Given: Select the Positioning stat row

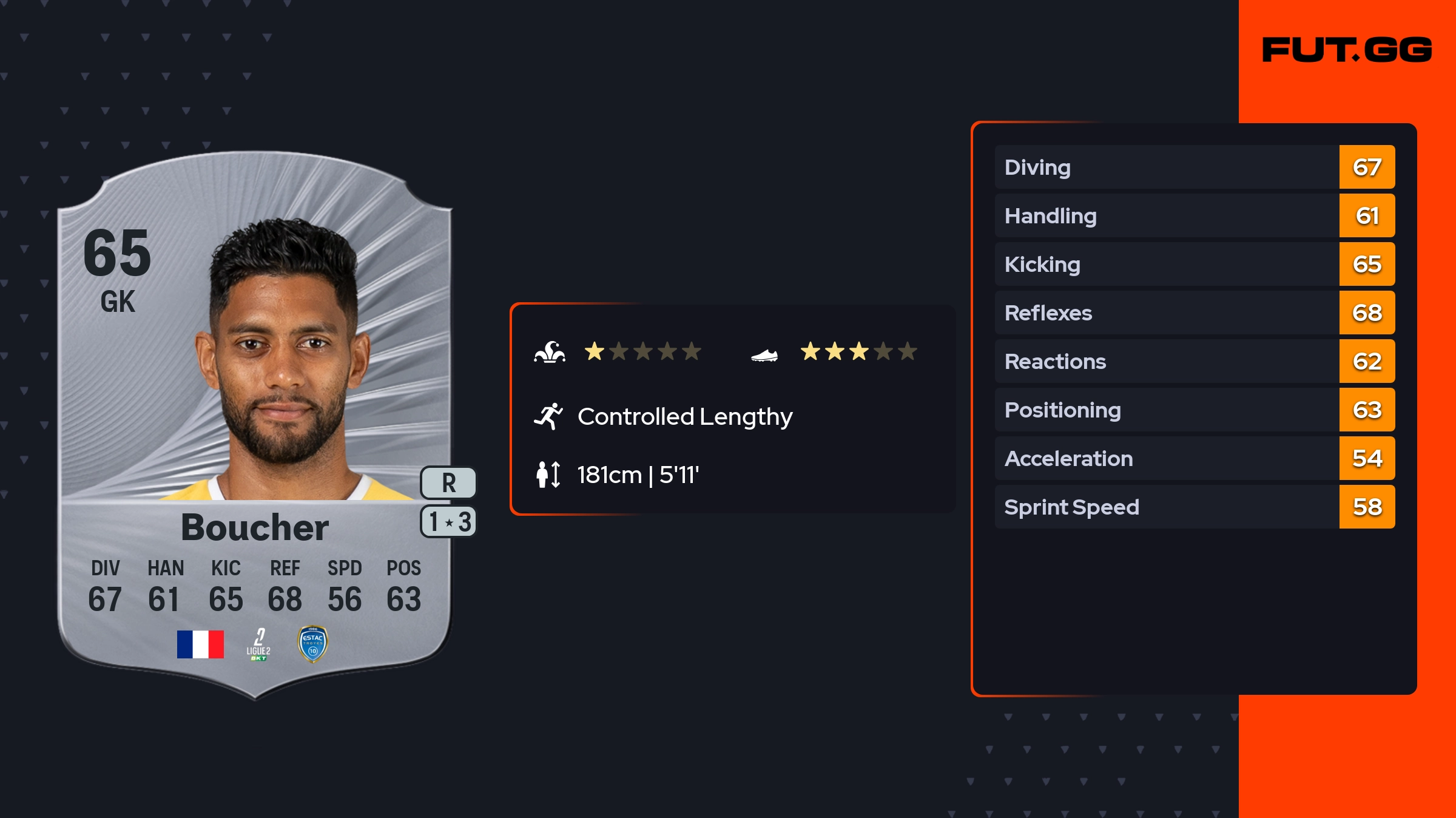Looking at the screenshot, I should [x=1194, y=410].
